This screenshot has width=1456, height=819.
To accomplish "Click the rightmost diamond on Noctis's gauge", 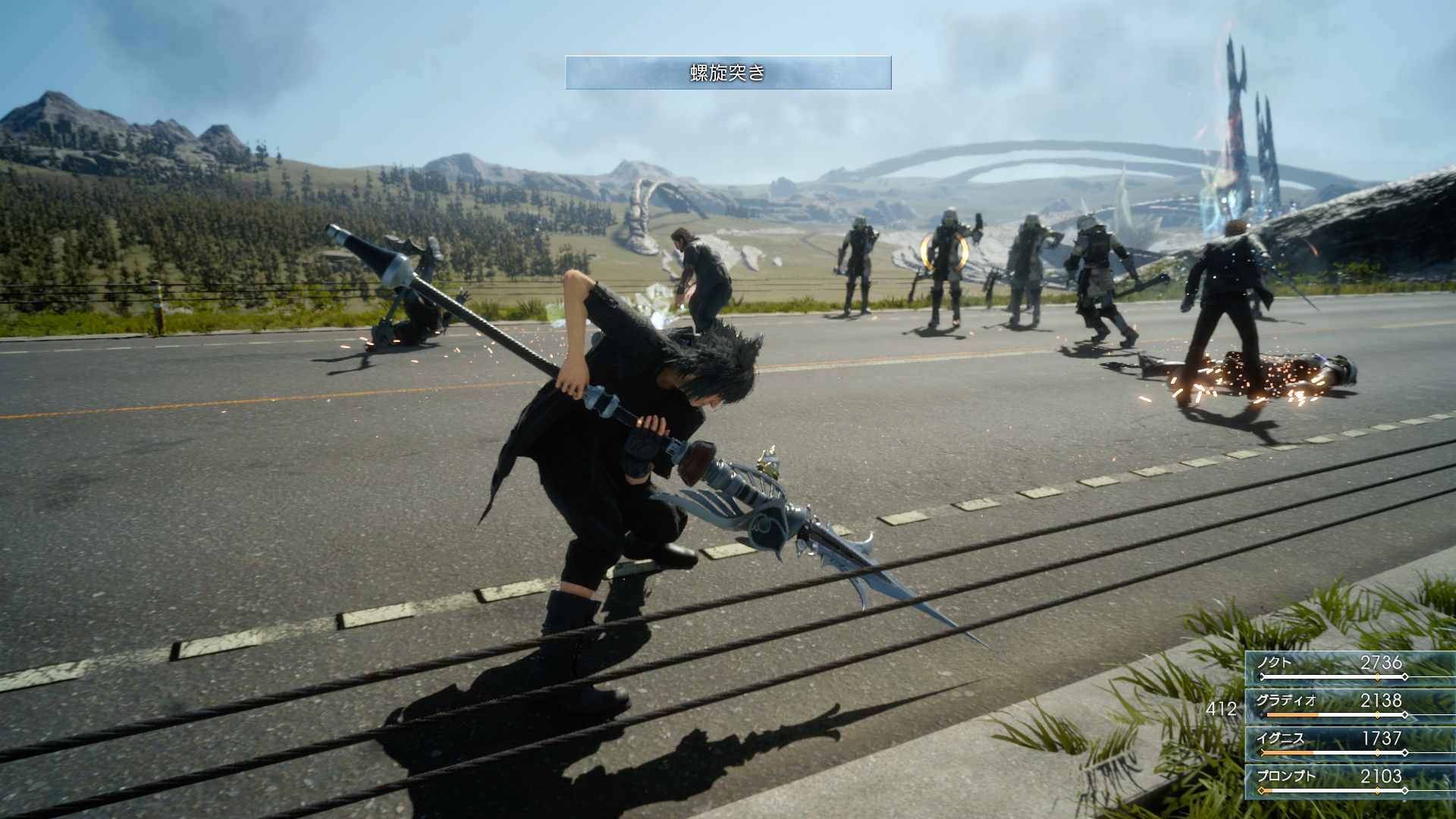I will 1404,676.
